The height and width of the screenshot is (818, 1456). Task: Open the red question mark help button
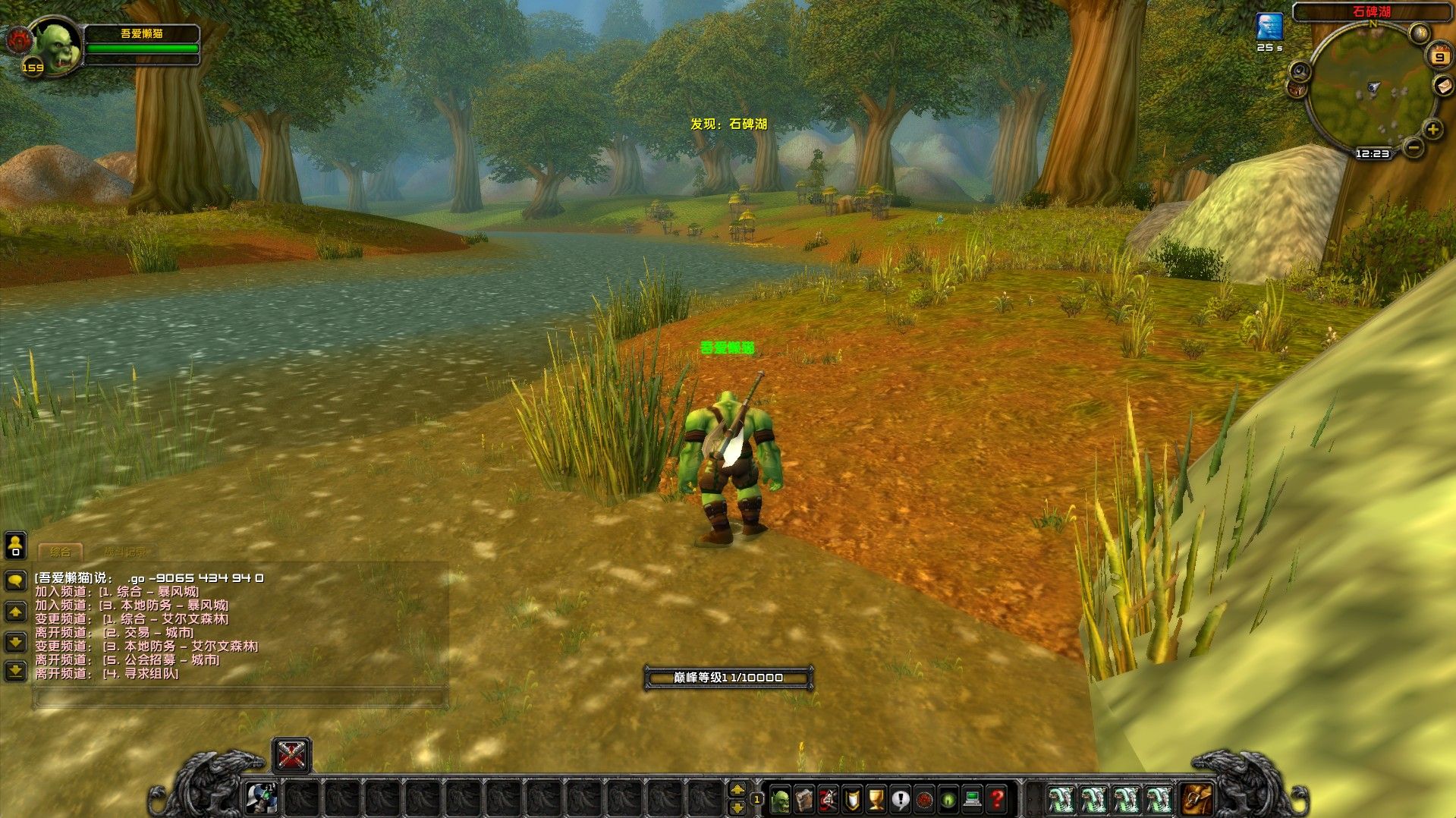pyautogui.click(x=997, y=799)
